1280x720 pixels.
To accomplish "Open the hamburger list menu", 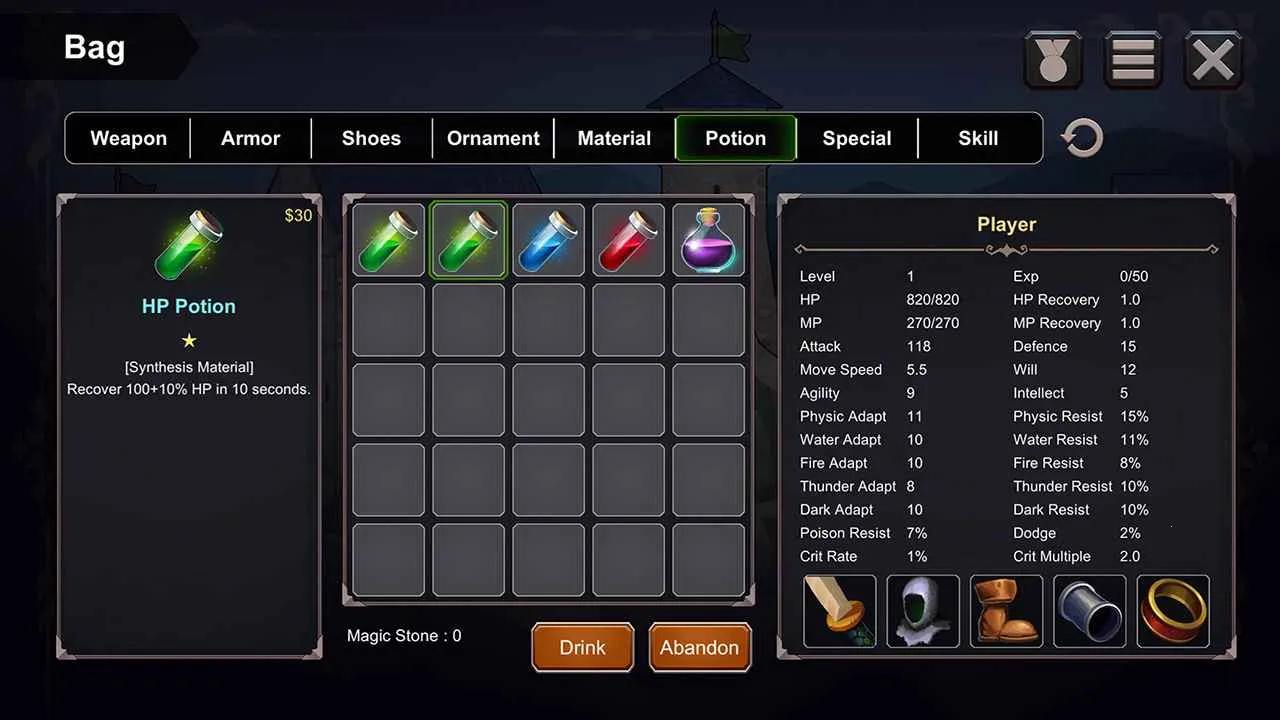I will click(1133, 60).
